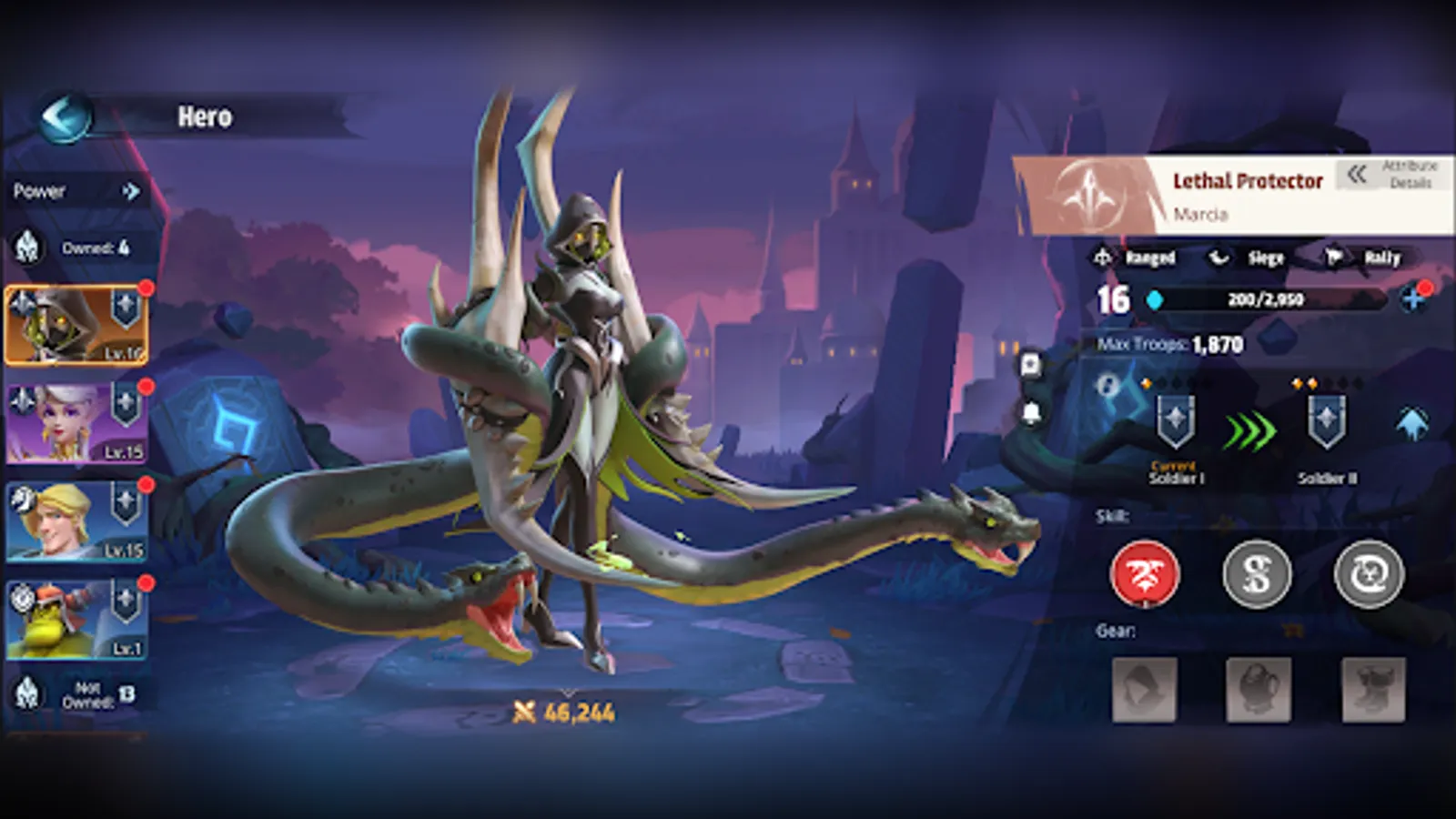The height and width of the screenshot is (819, 1456).
Task: Select the hooded Marcia hero portrait
Action: coord(76,326)
